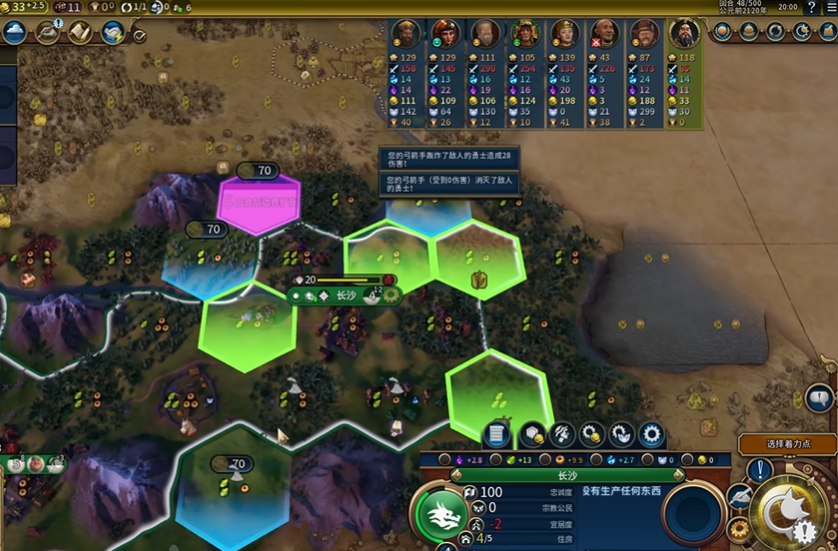838x551 pixels.
Task: Open the city details list panel
Action: coord(496,434)
